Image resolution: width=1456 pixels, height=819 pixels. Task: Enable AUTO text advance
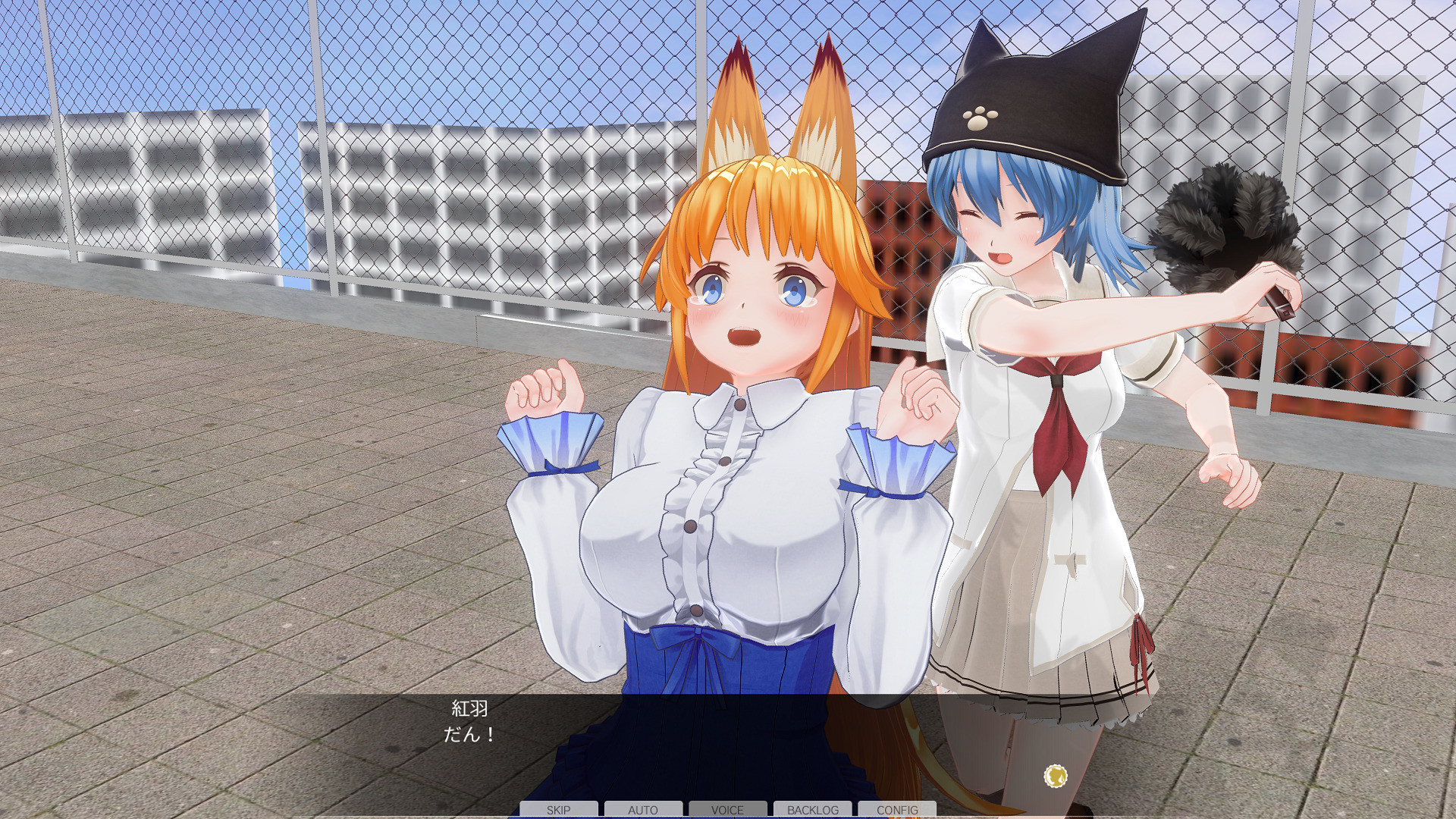643,809
